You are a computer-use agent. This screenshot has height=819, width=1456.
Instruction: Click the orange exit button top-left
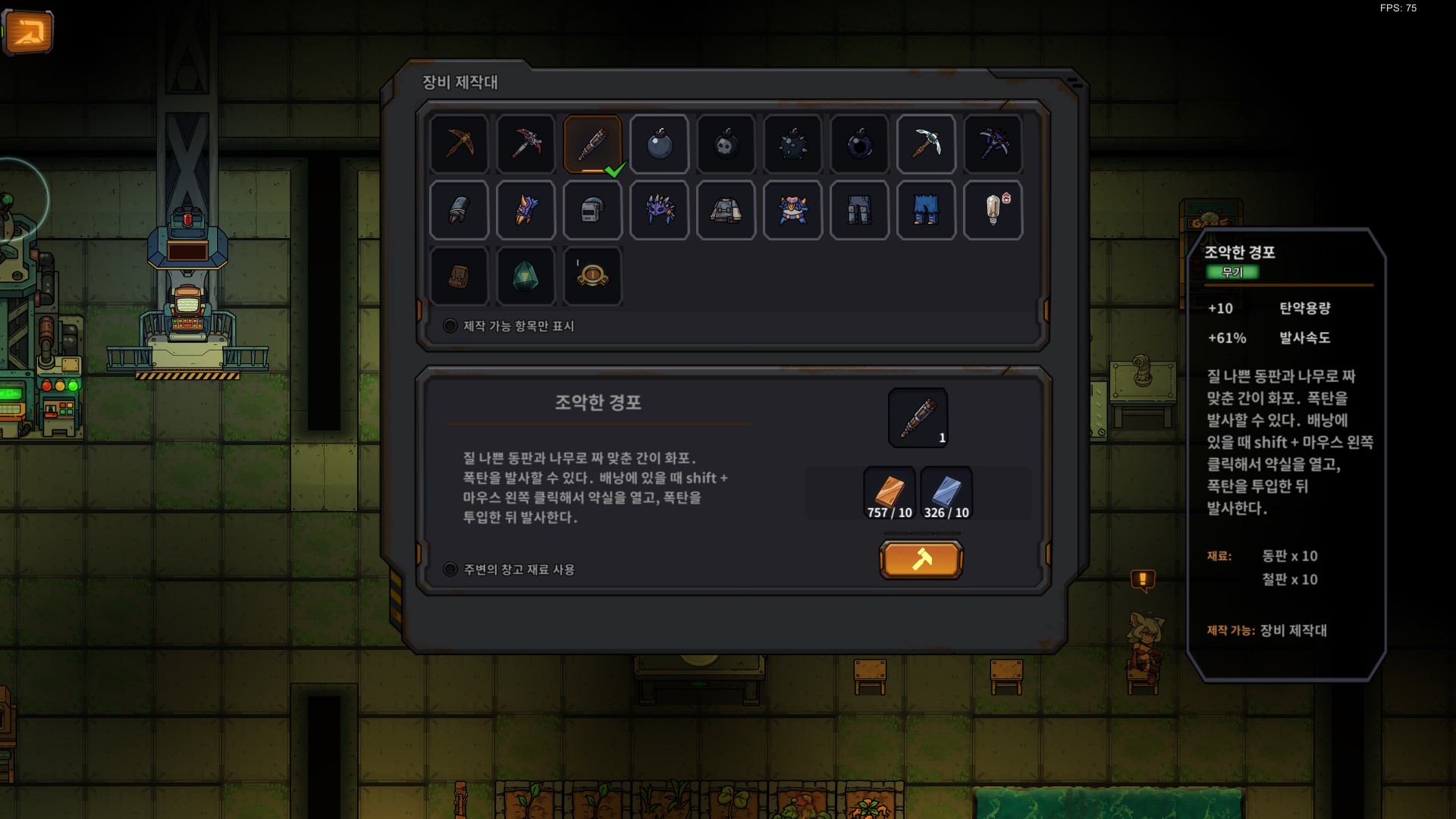28,32
